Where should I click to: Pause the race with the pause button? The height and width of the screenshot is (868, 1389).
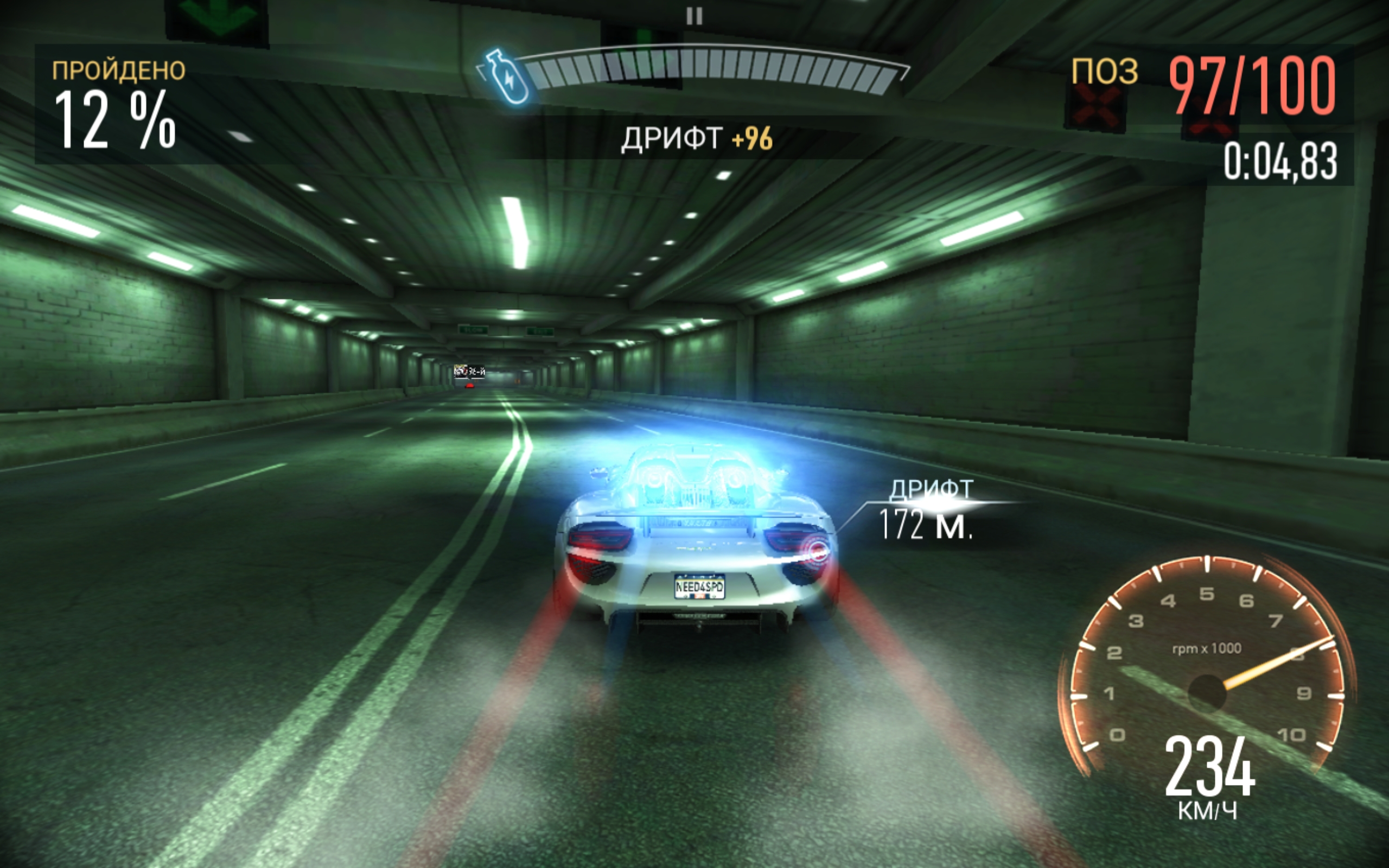694,16
